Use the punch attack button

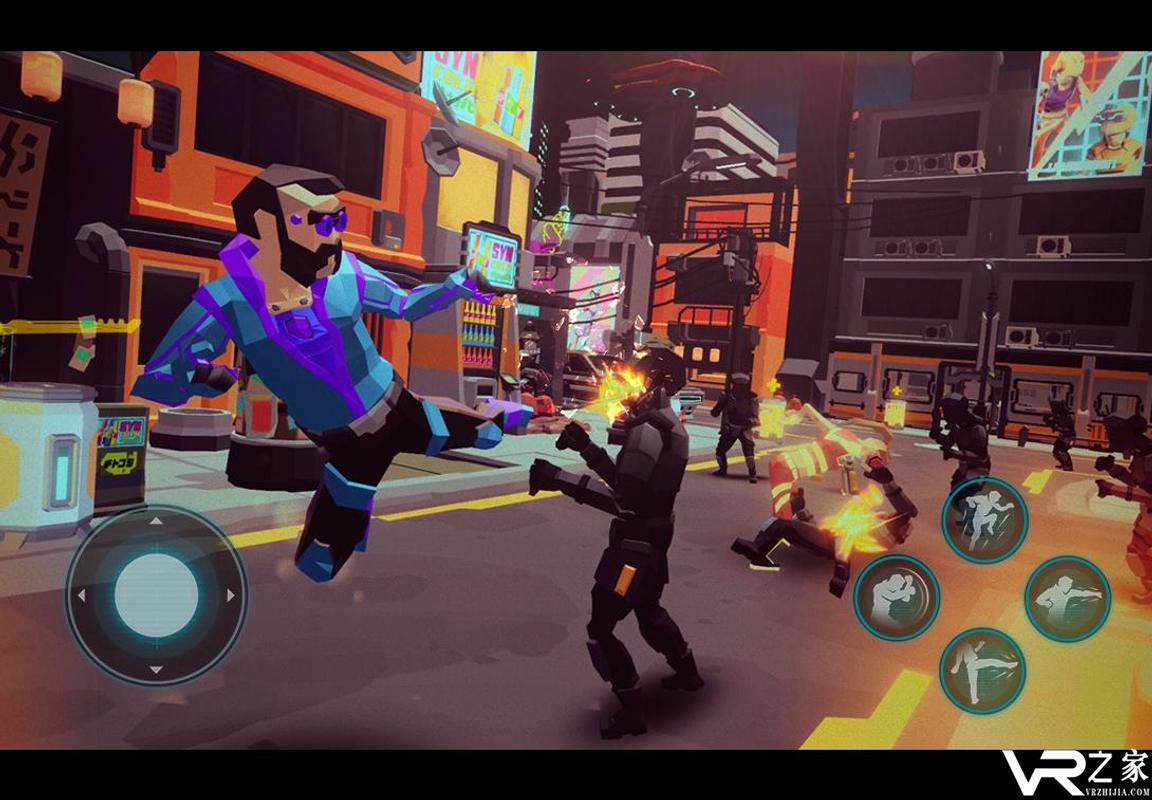pos(1067,598)
